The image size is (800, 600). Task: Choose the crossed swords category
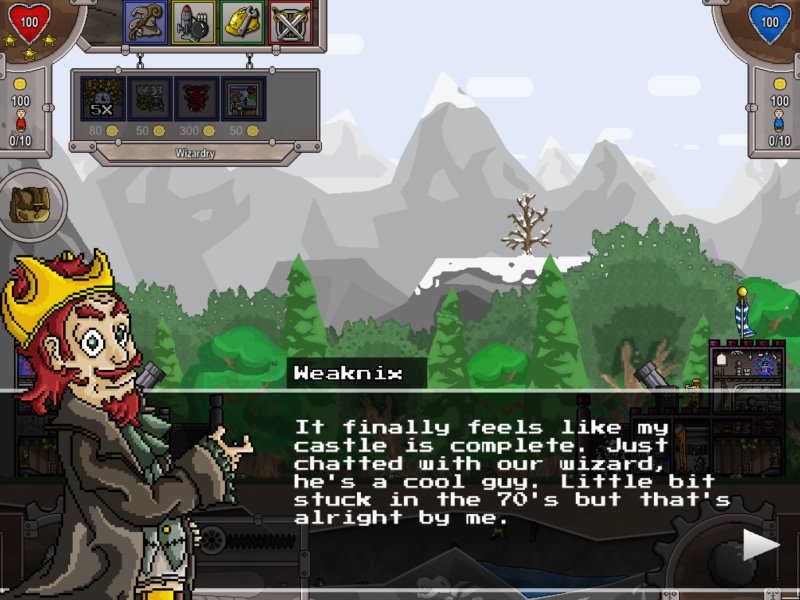290,23
